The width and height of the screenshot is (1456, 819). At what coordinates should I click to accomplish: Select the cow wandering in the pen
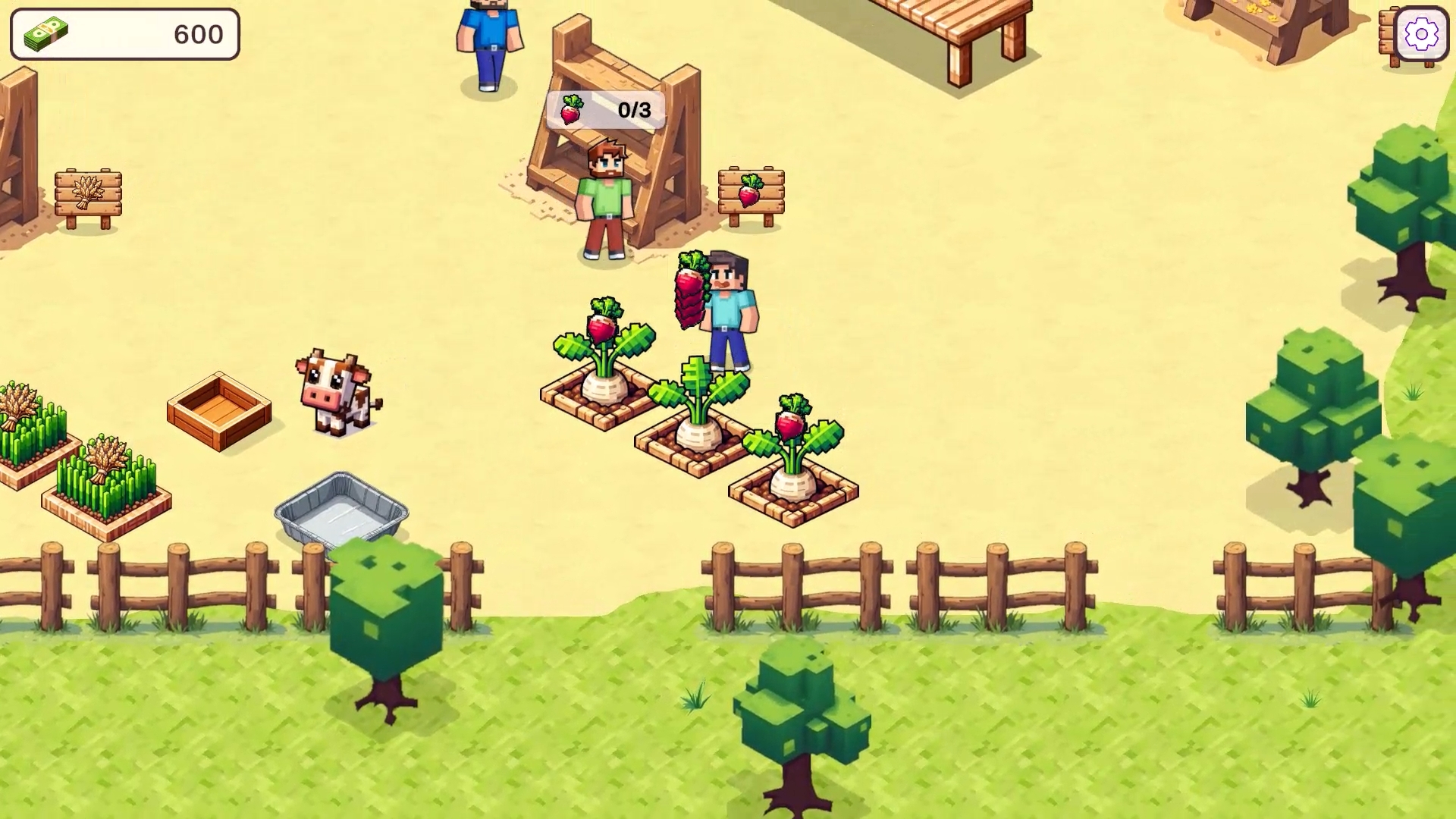coord(334,391)
